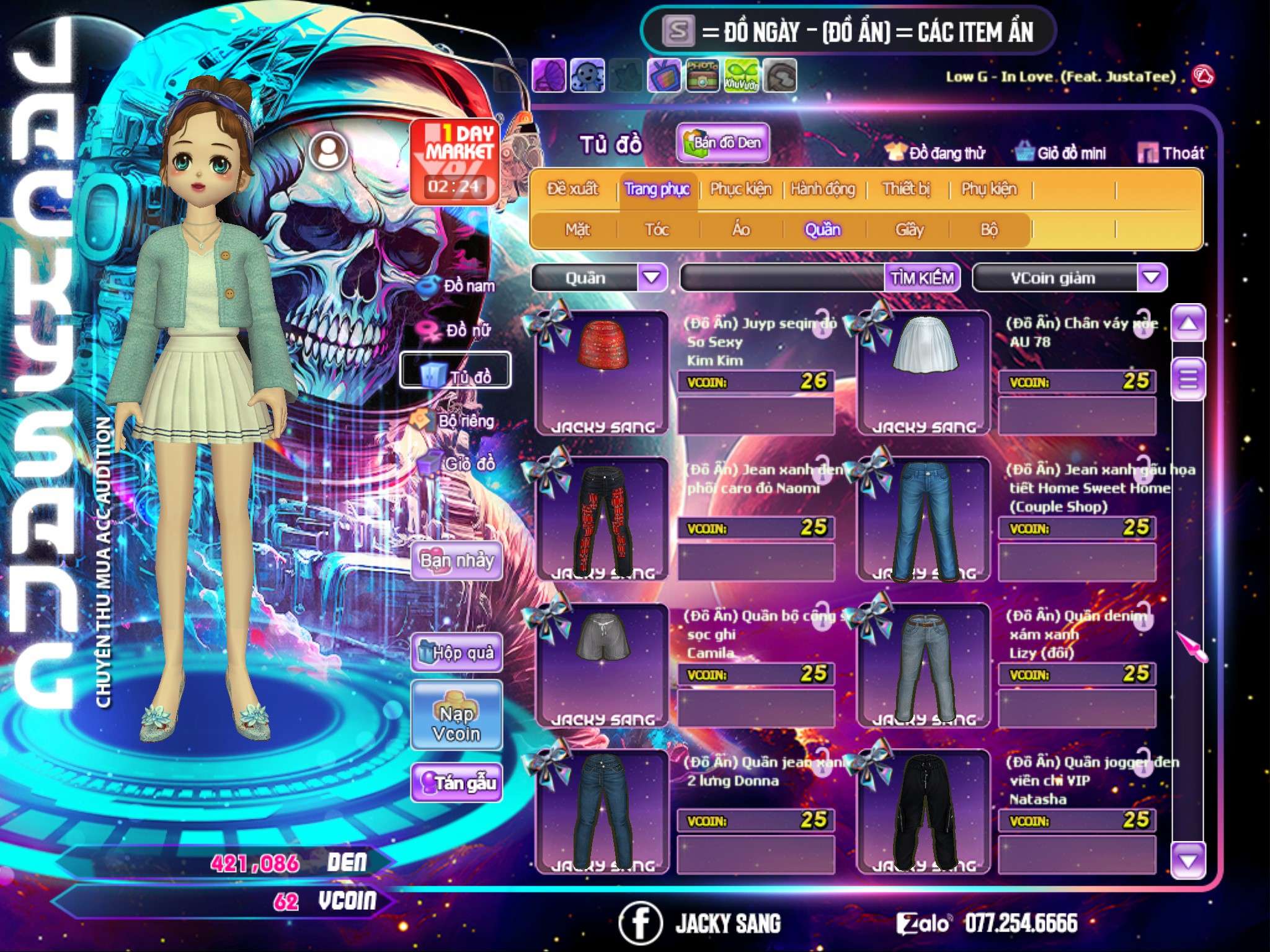Show Đồ đang thử items
This screenshot has height=952, width=1270.
935,153
